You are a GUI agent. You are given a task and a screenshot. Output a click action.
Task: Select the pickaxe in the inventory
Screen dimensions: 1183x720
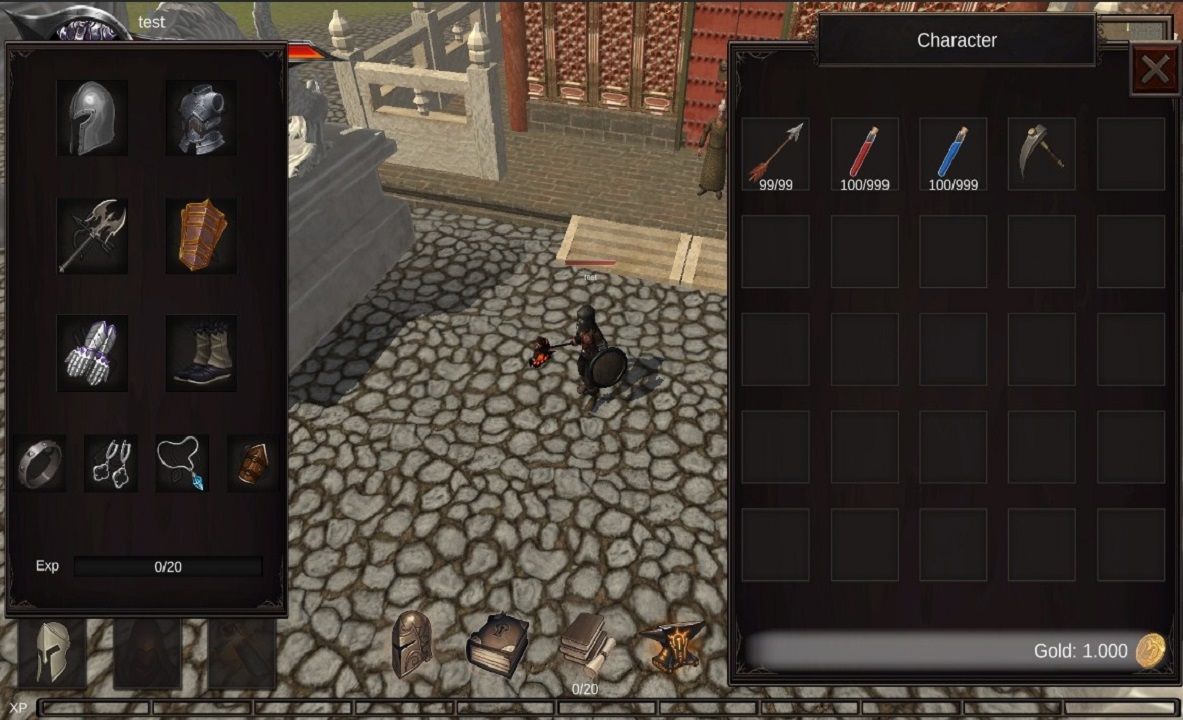(1041, 154)
